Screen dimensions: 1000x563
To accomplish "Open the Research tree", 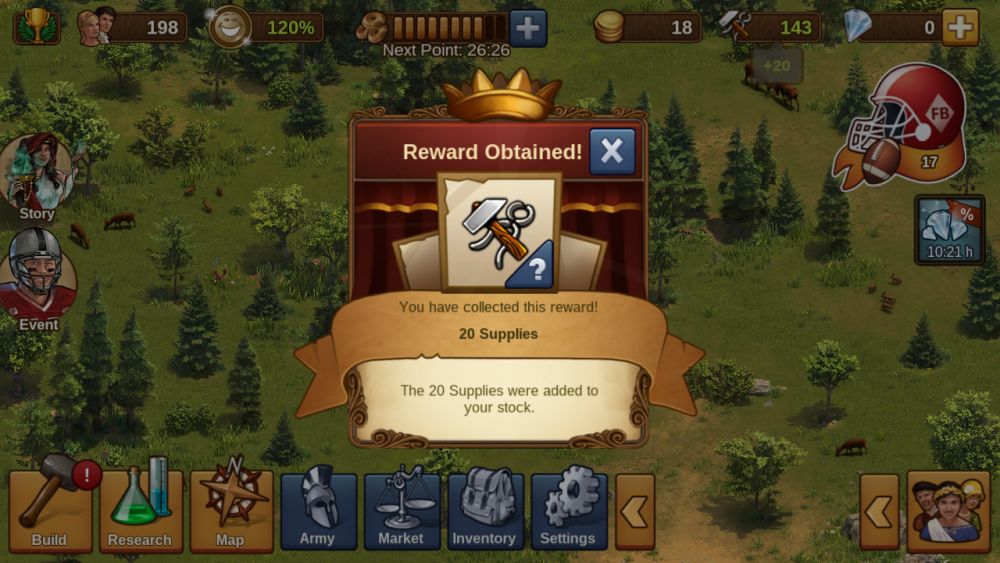I will coord(140,510).
